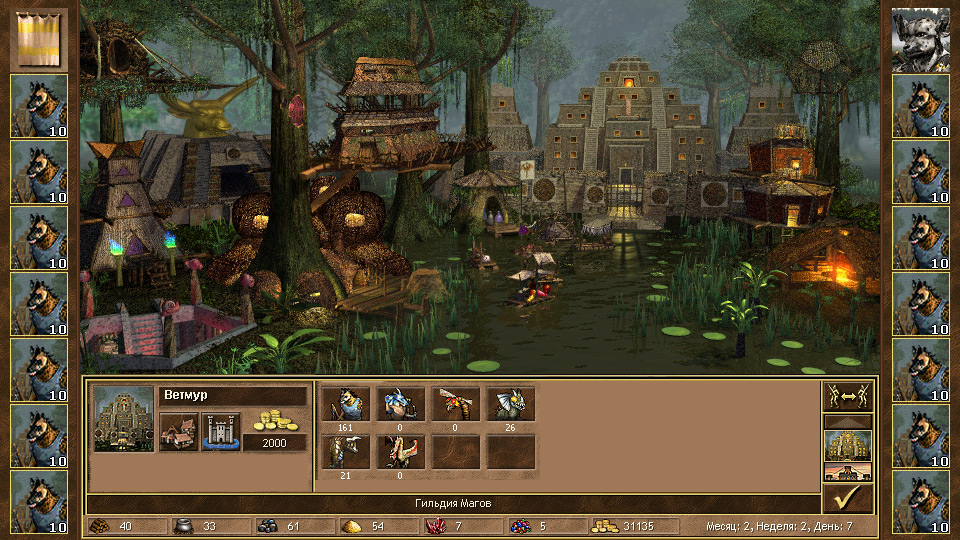Image resolution: width=960 pixels, height=540 pixels.
Task: Exit the town with the checkmark button
Action: click(x=847, y=498)
